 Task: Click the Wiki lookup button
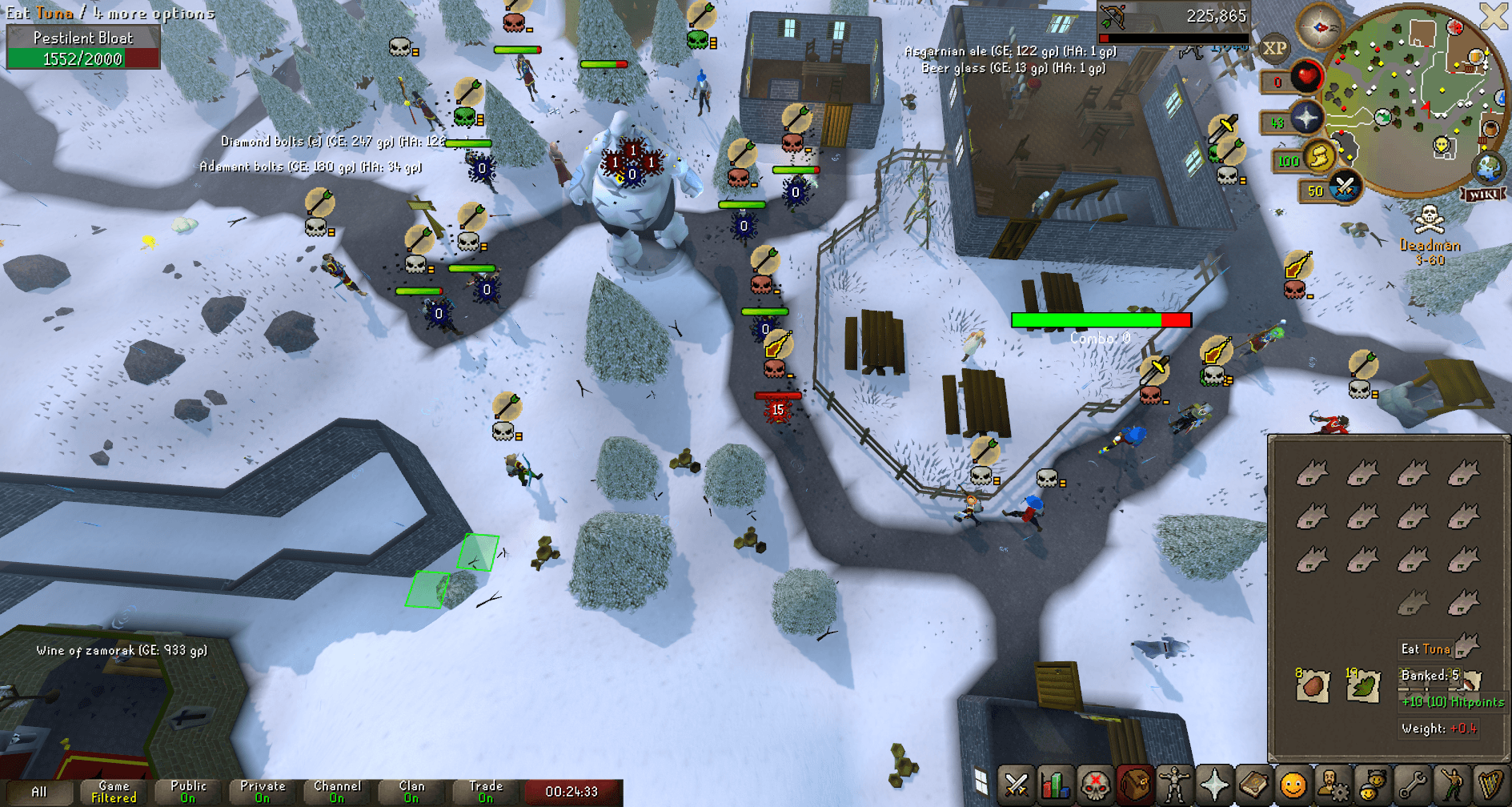(x=1483, y=193)
